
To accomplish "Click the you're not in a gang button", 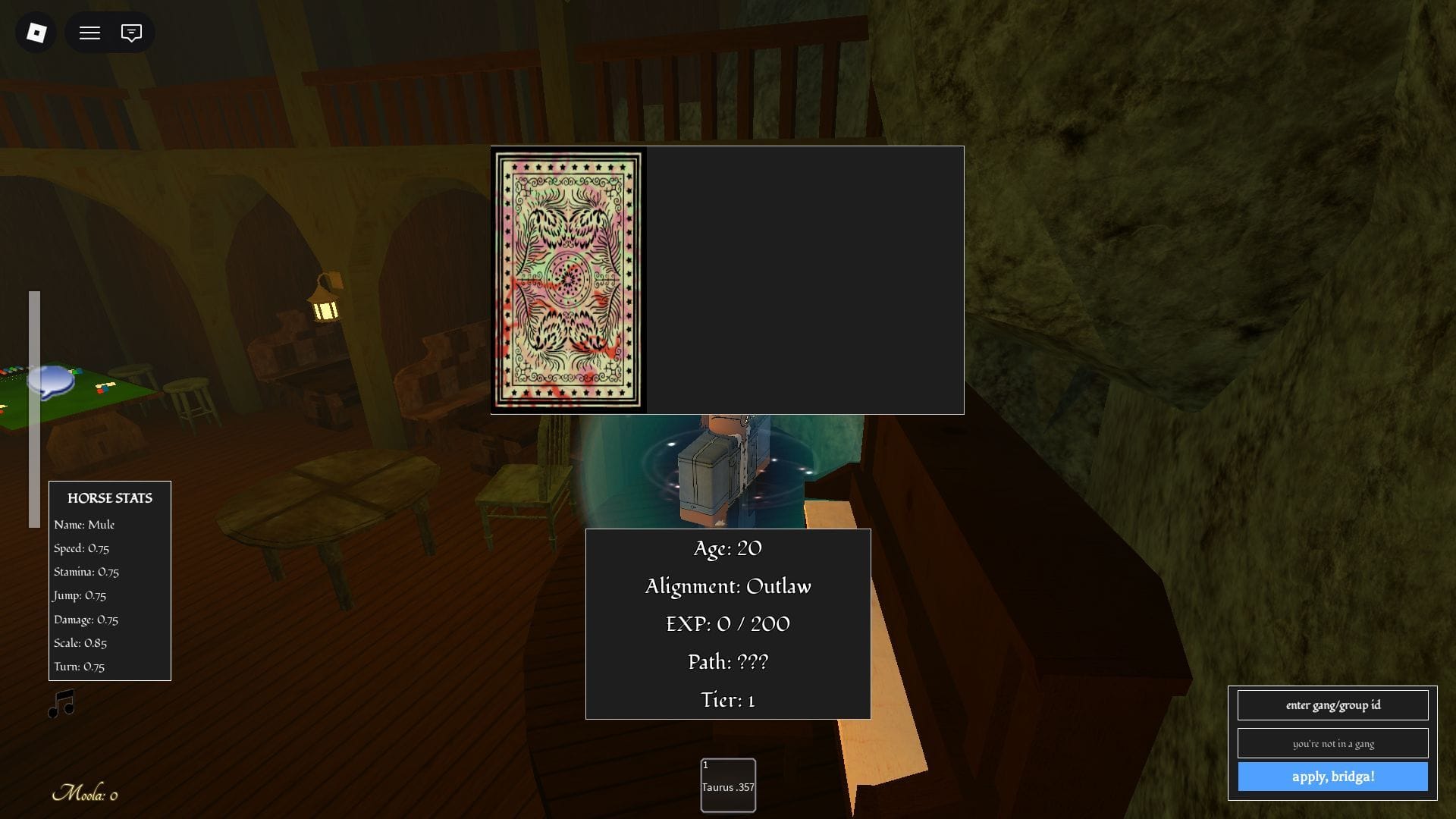I will point(1332,743).
